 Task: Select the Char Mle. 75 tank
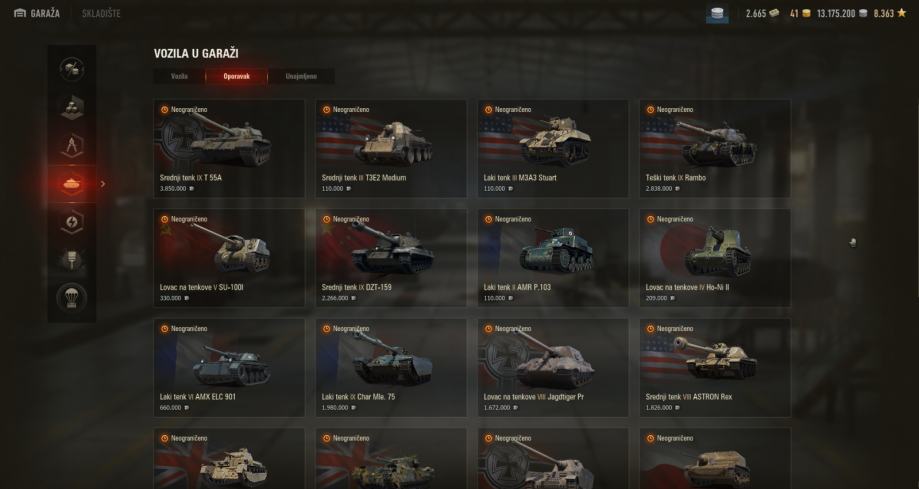coord(391,366)
